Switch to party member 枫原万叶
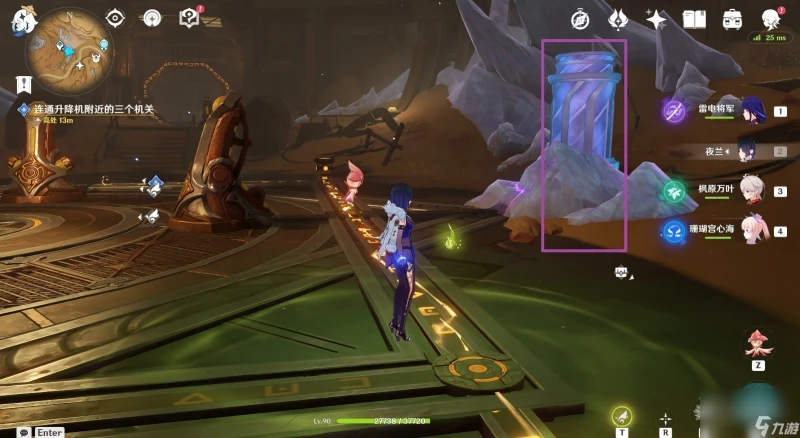Viewport: 800px width, 438px height. point(752,191)
